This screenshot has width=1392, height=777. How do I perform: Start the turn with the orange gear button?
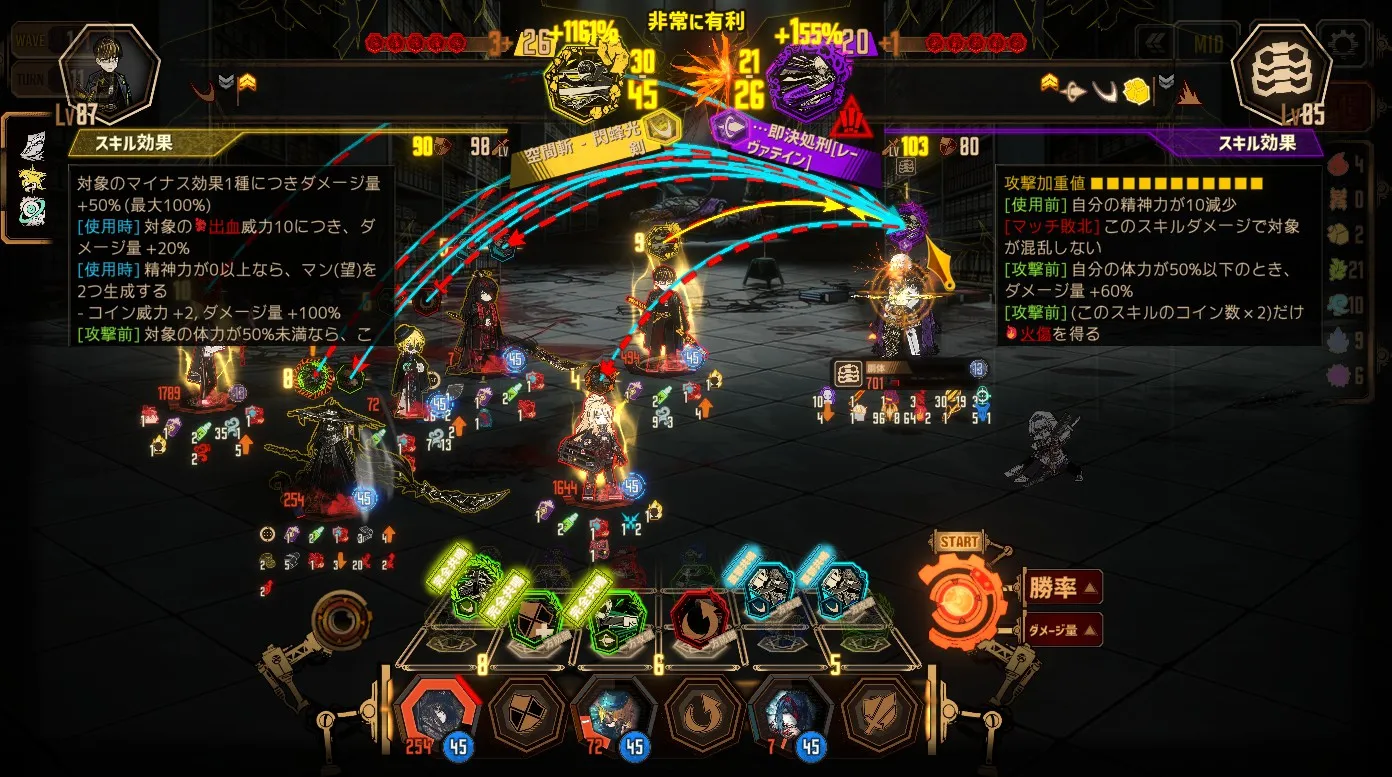click(x=960, y=600)
